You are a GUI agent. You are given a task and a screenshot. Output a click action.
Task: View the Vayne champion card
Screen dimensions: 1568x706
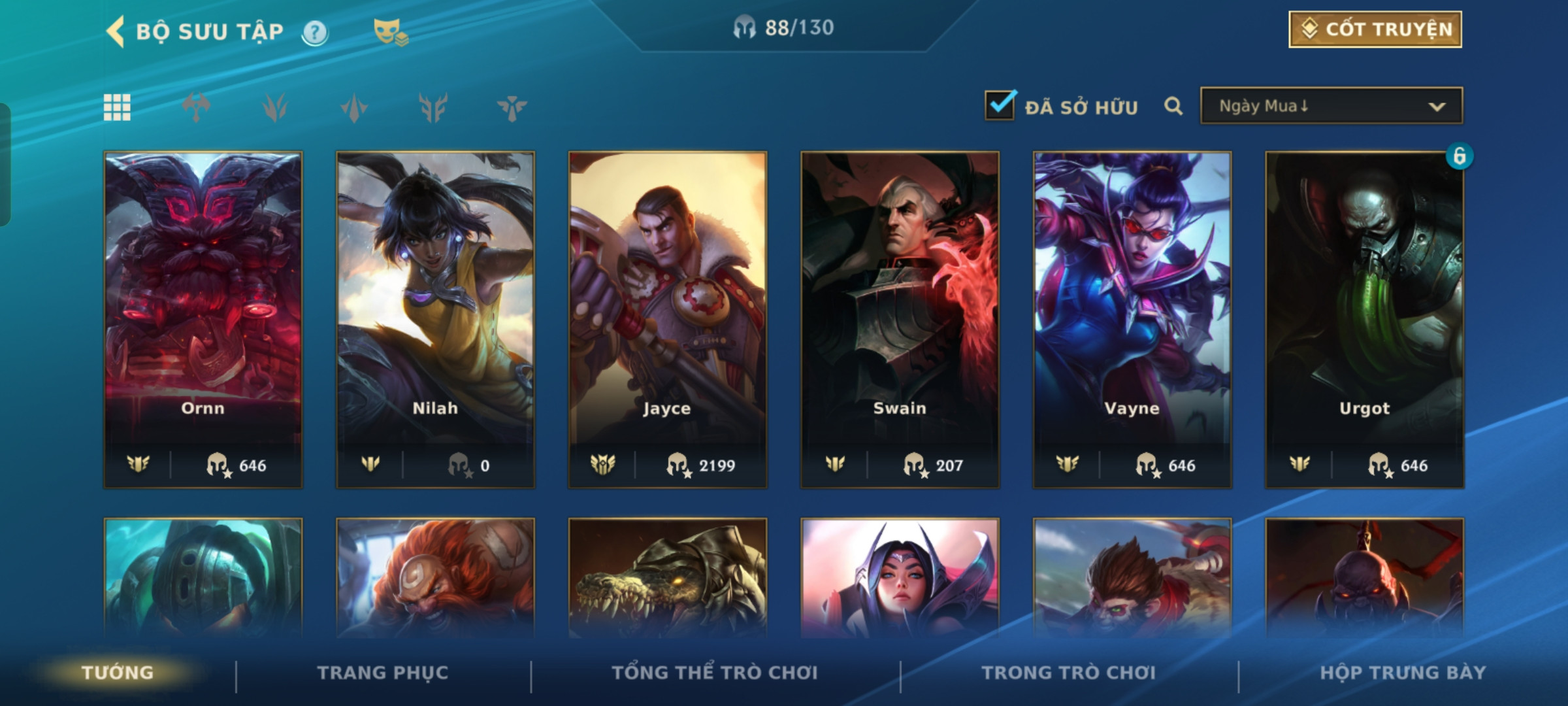pos(1132,319)
